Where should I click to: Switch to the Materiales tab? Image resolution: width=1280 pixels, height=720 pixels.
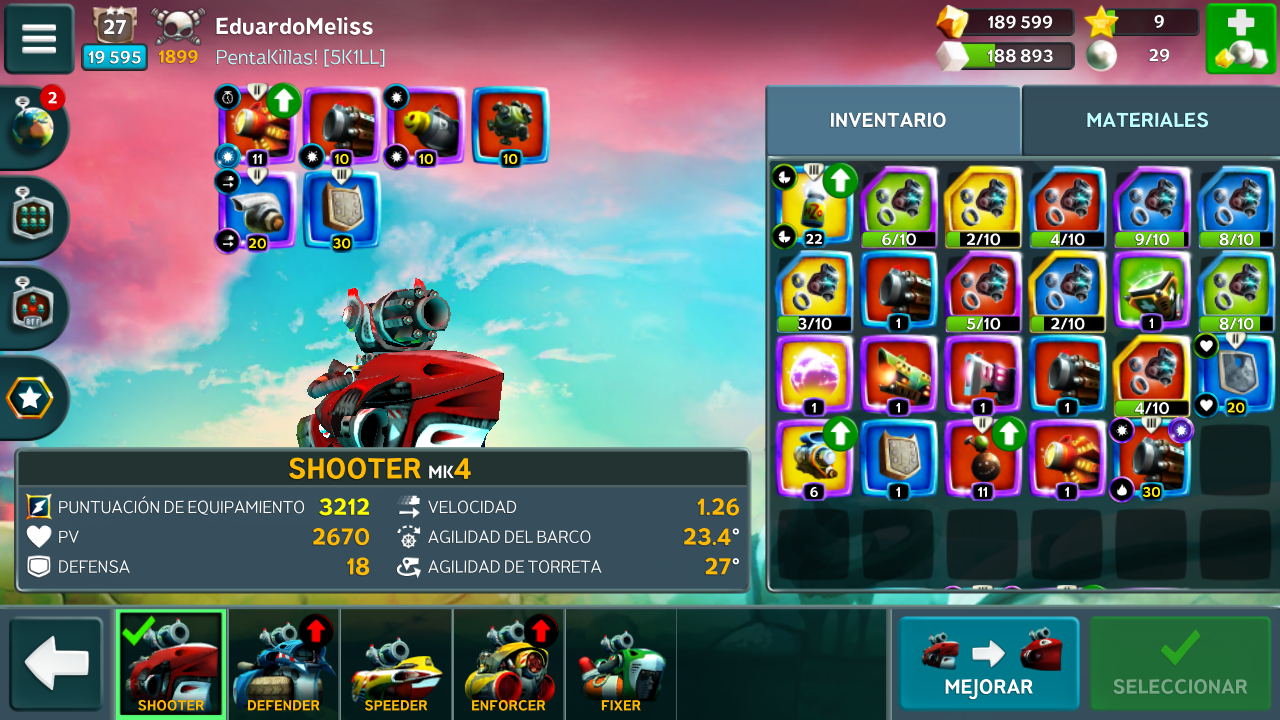1147,120
